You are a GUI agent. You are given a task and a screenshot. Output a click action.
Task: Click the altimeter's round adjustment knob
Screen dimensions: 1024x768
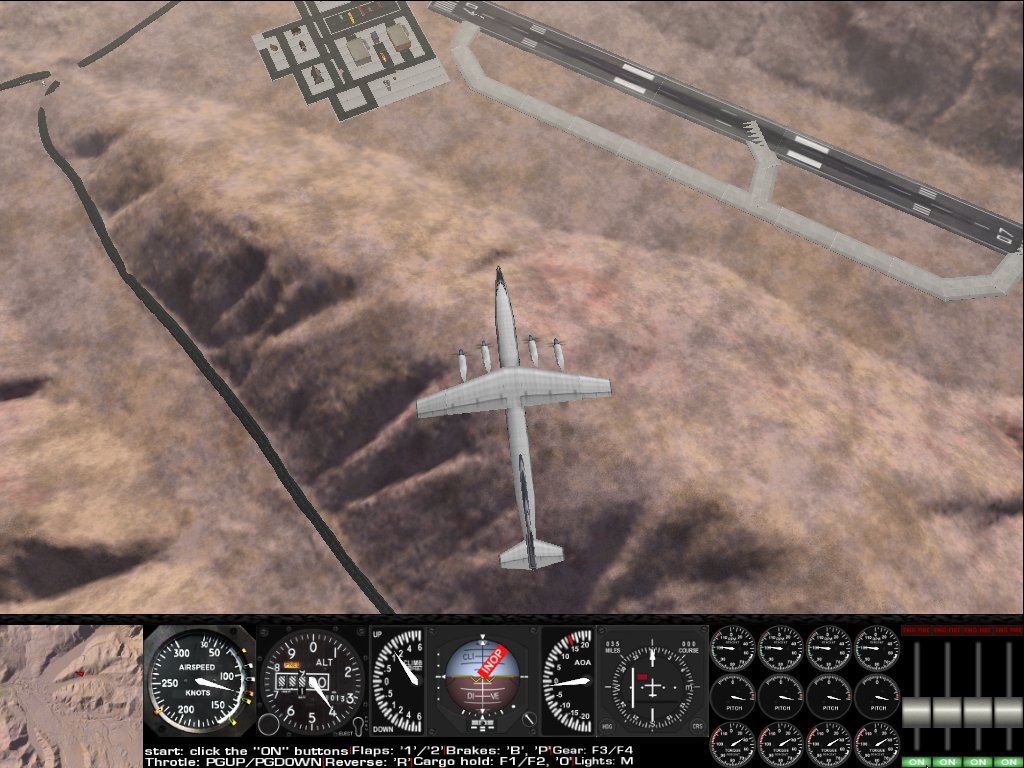pyautogui.click(x=268, y=724)
